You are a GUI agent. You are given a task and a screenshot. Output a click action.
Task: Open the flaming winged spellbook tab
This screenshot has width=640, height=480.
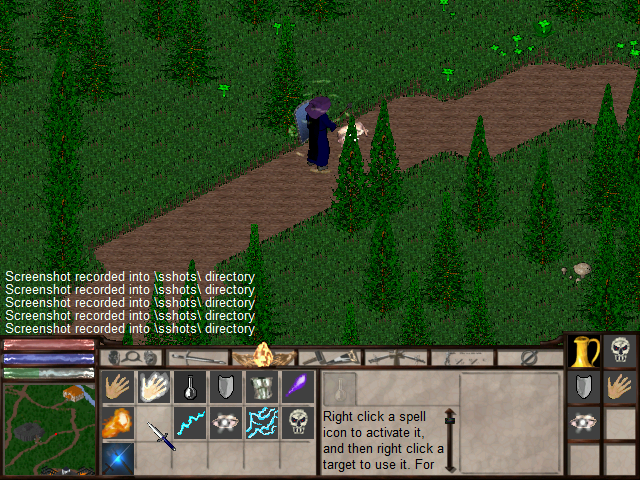coord(264,356)
